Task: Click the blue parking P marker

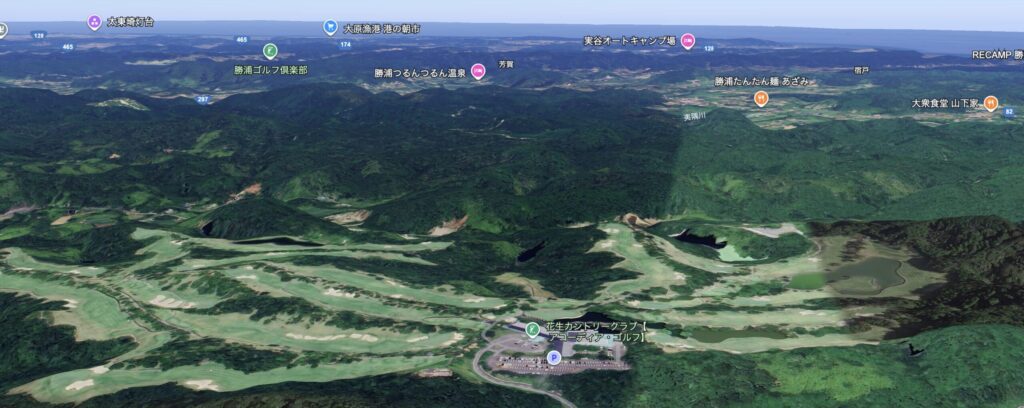Action: tap(553, 356)
